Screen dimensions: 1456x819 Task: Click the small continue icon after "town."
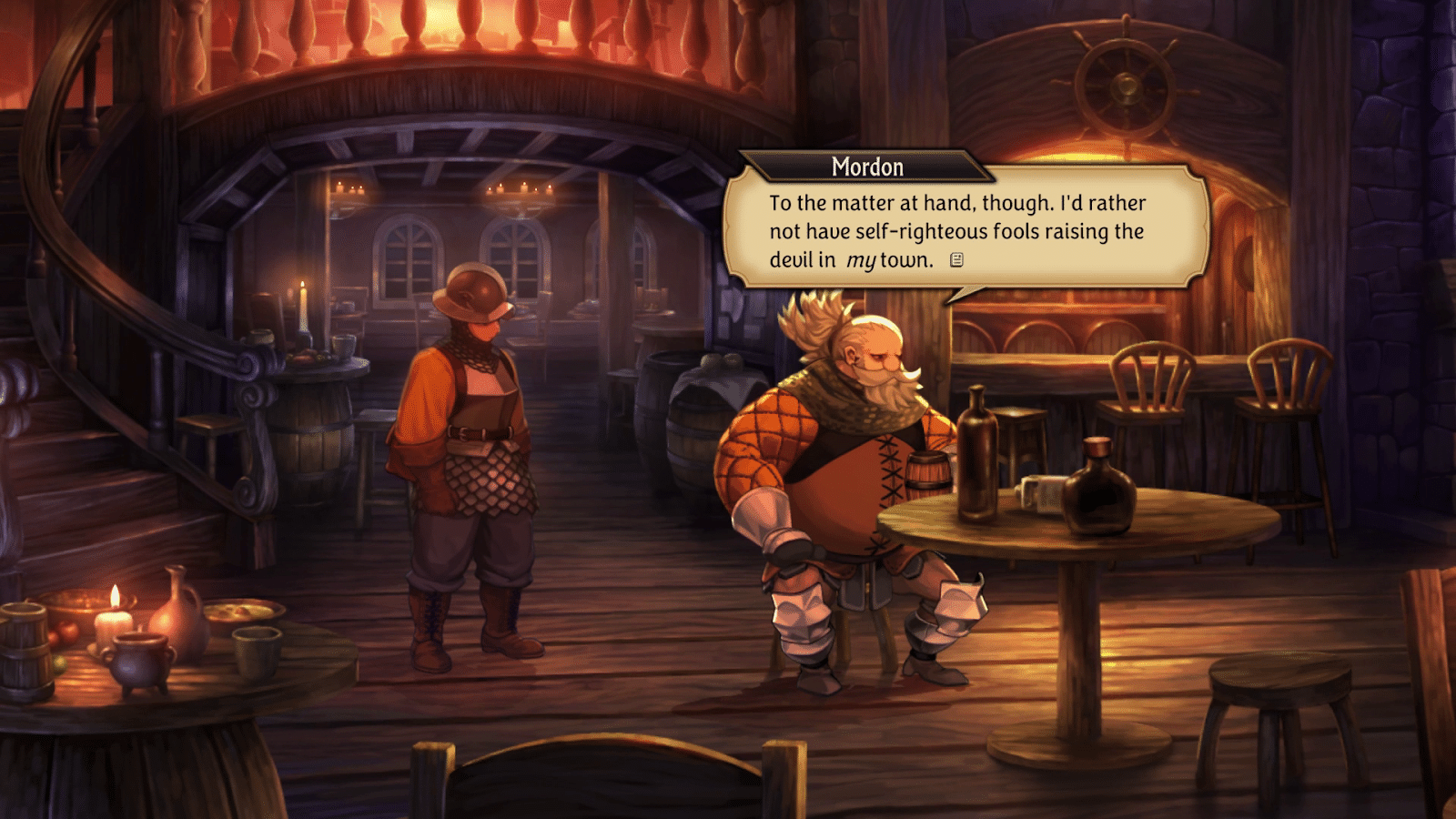point(956,260)
